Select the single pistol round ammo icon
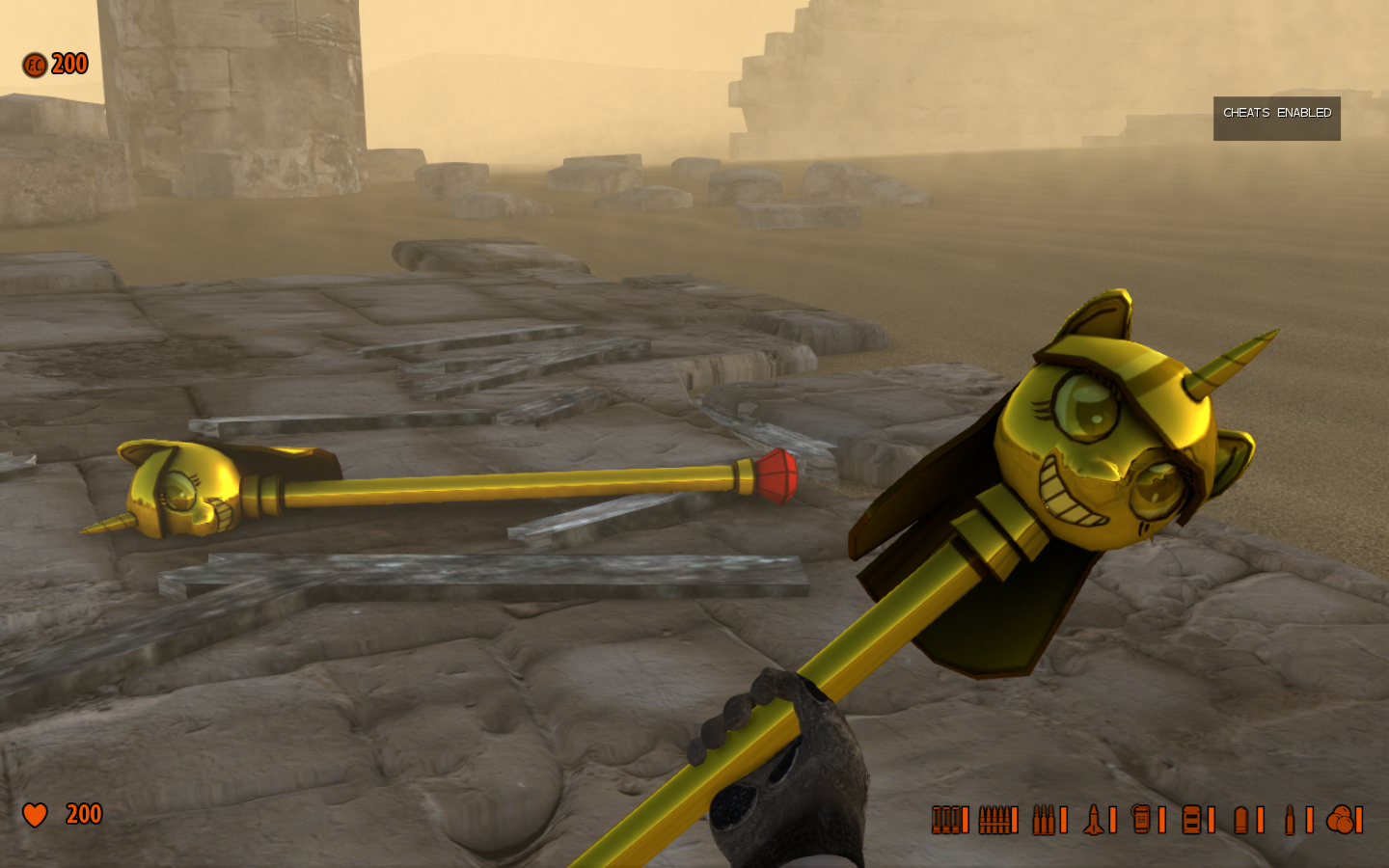The height and width of the screenshot is (868, 1389). coord(1240,820)
